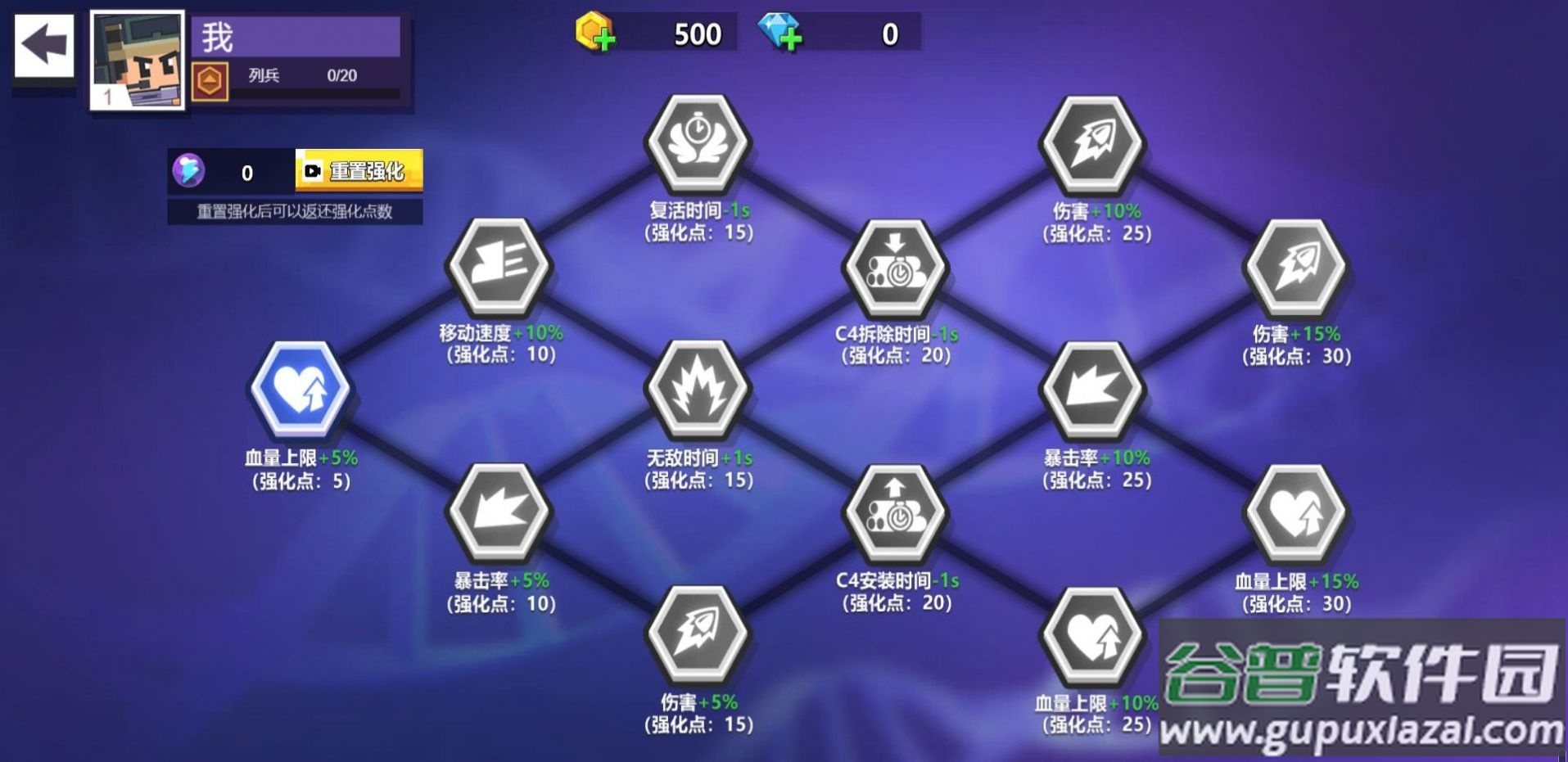Click the yellow 重置强化 reset button
This screenshot has width=1568, height=762.
click(x=359, y=170)
